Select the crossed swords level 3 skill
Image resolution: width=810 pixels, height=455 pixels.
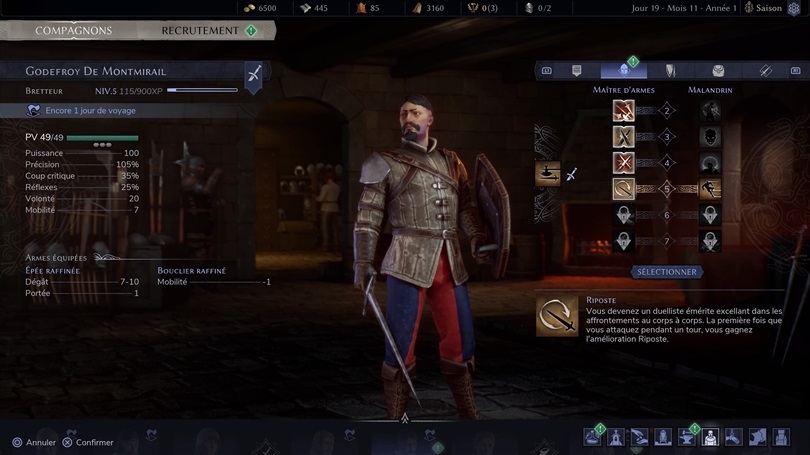pos(623,136)
